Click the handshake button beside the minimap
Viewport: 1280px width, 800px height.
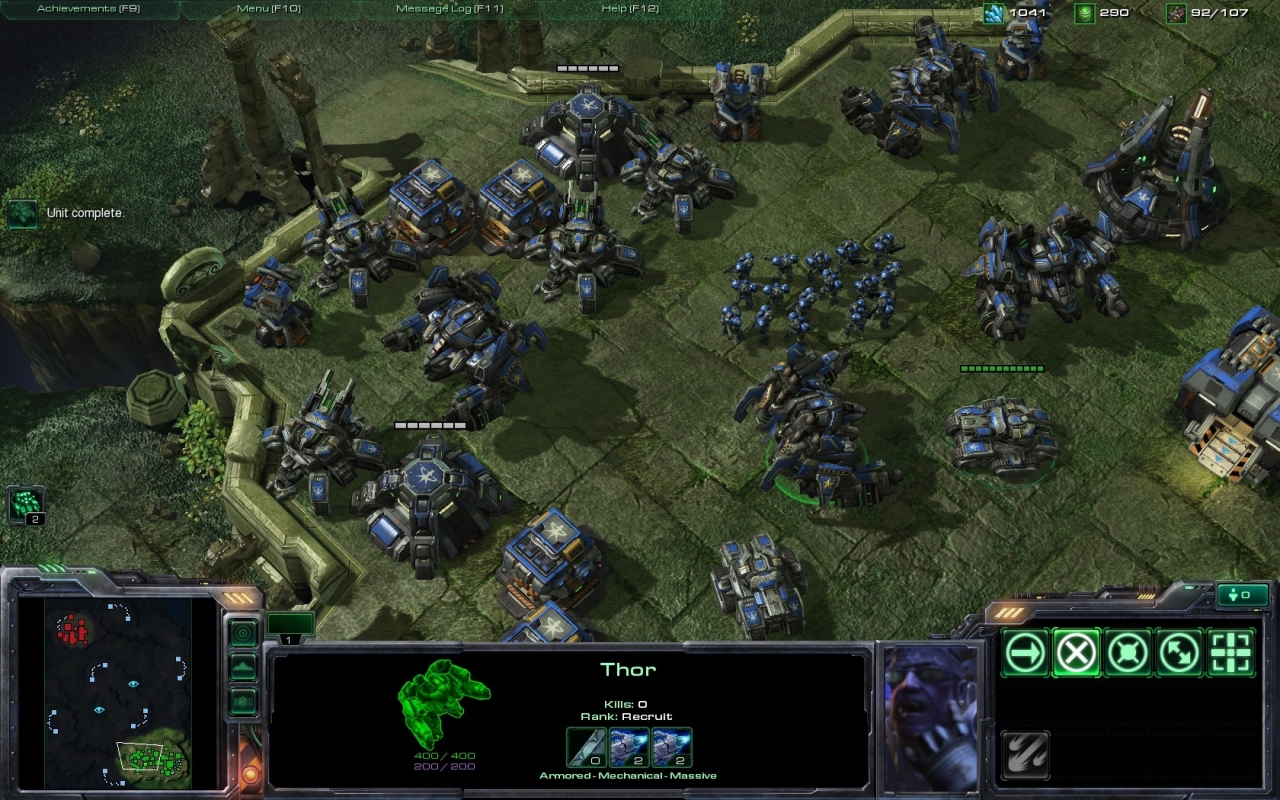[x=243, y=701]
